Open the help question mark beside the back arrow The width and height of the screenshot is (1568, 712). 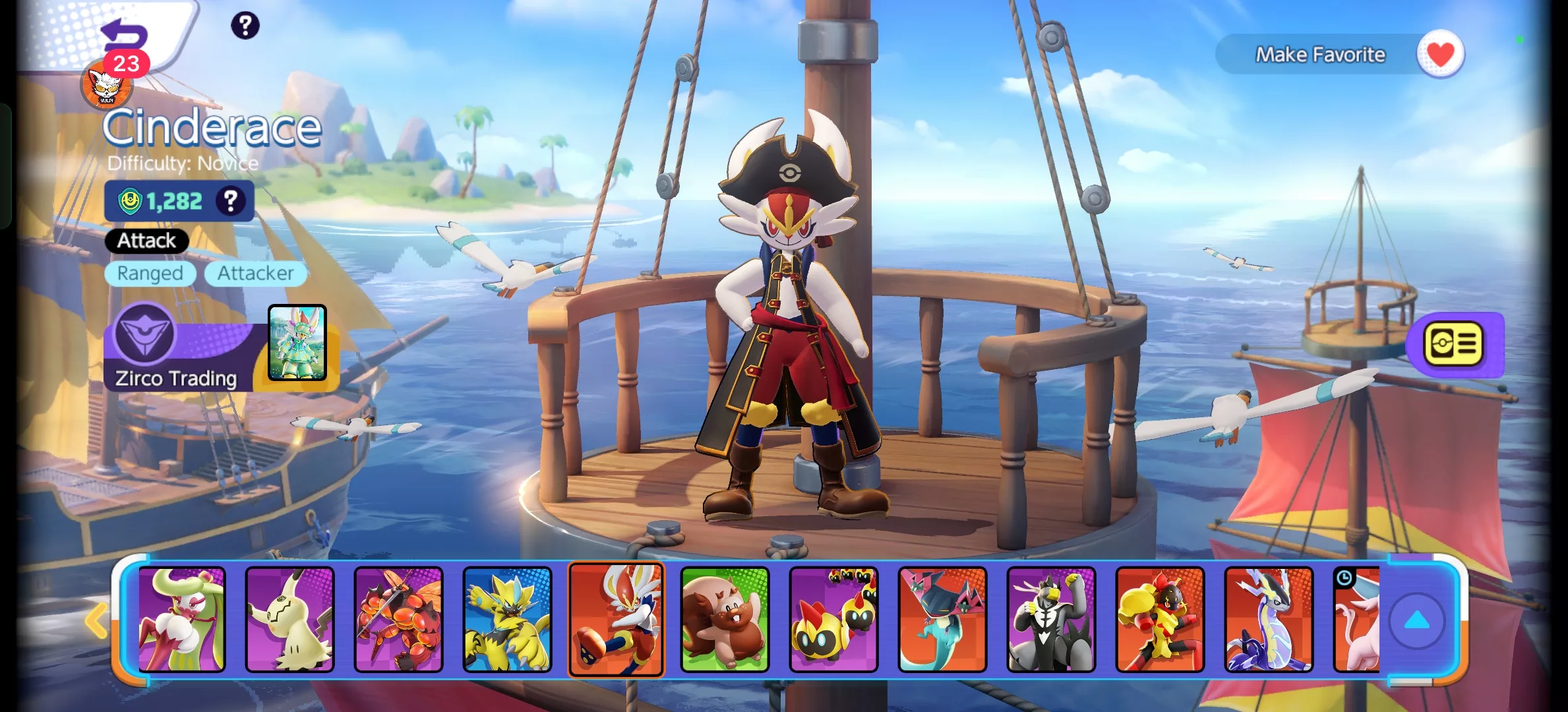245,26
